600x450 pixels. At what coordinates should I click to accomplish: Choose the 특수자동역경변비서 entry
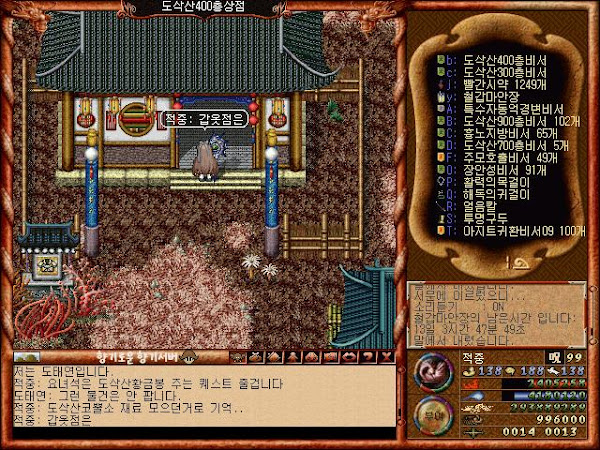[513, 108]
